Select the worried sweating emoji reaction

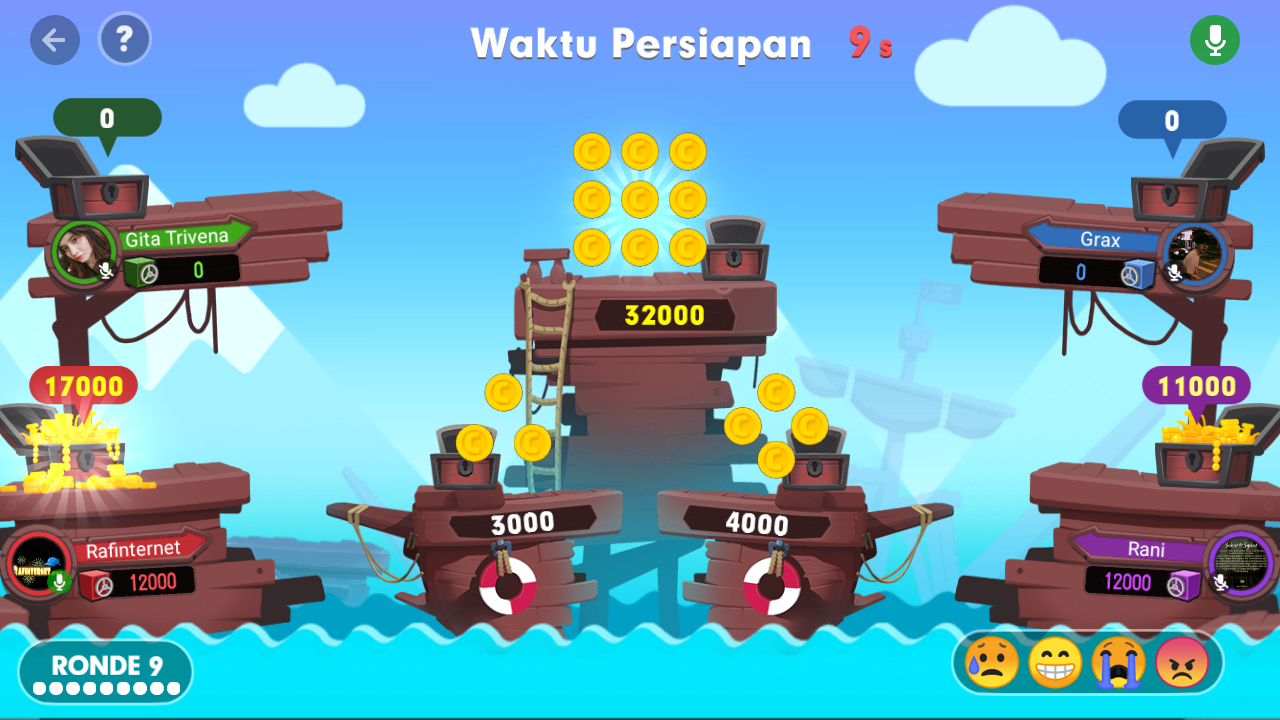tap(991, 661)
